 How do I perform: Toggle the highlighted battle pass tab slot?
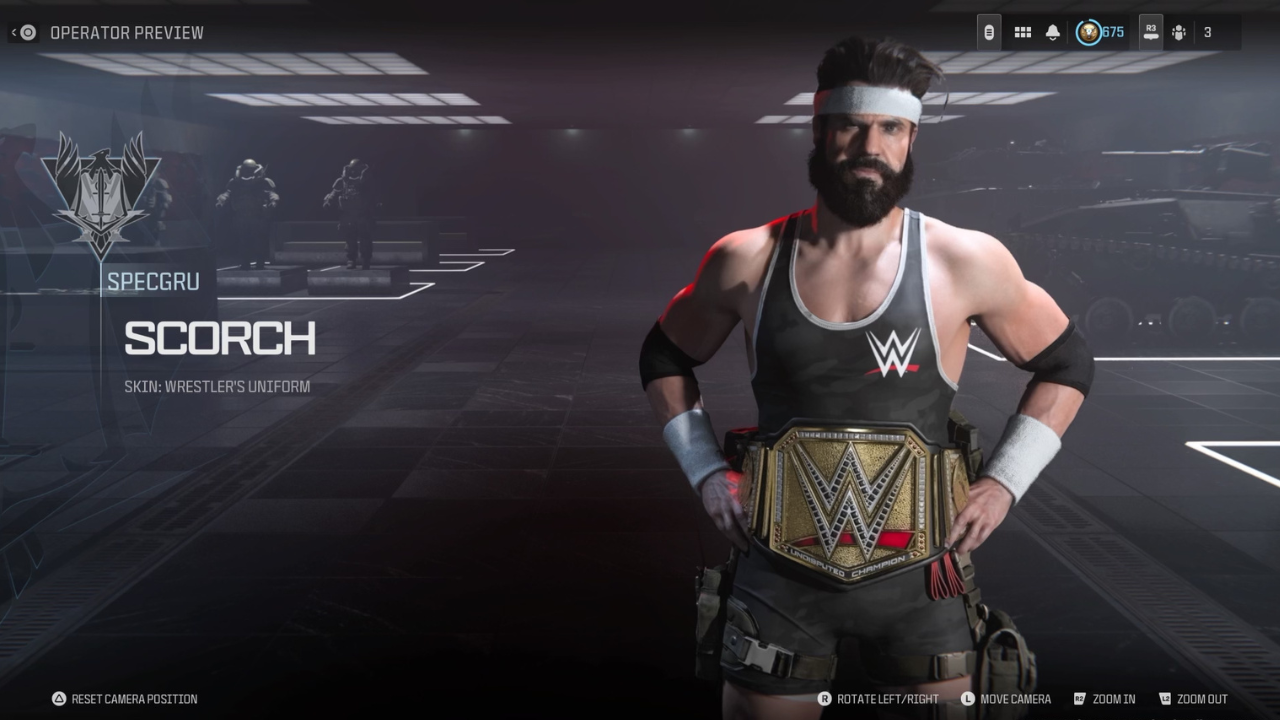990,32
